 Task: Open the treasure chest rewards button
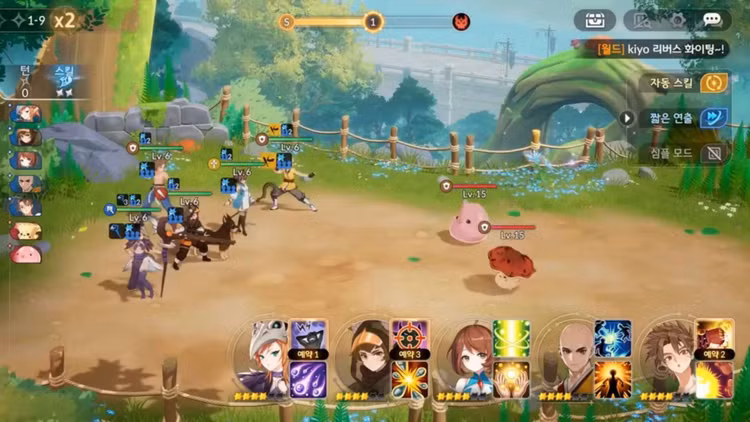pyautogui.click(x=594, y=20)
